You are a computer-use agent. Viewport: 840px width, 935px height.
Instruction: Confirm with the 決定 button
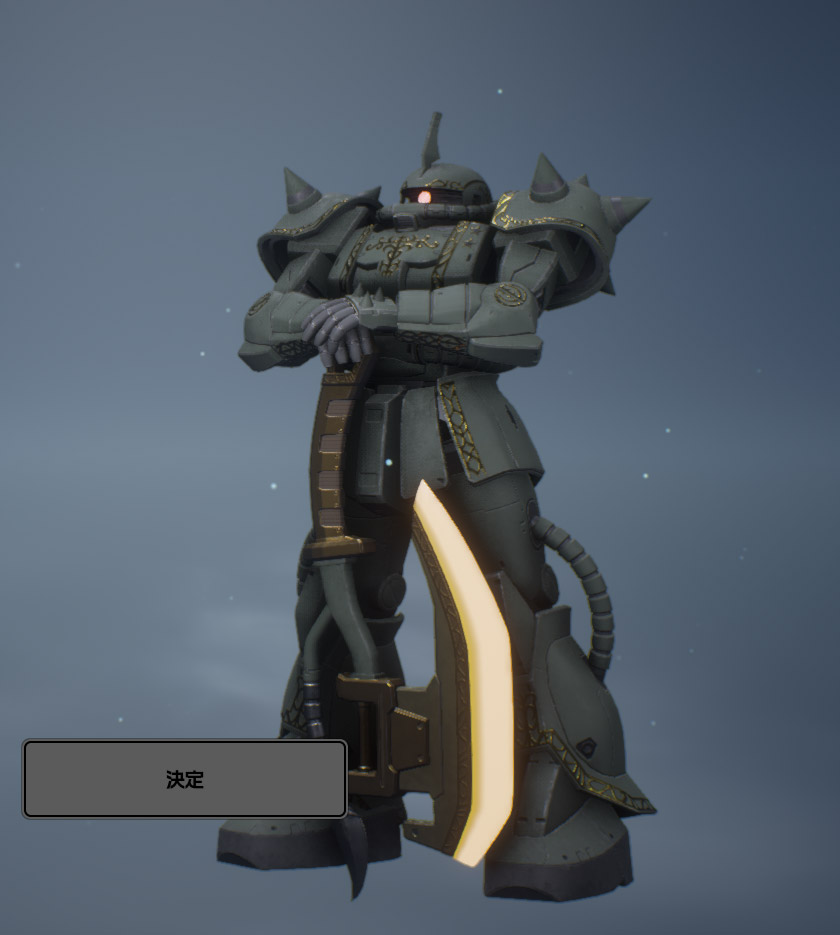(x=185, y=779)
